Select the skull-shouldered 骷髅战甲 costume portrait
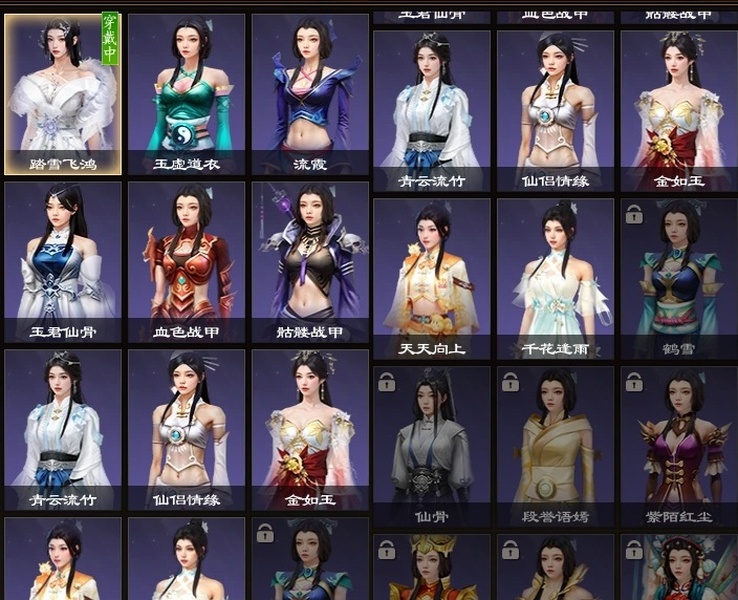 (x=310, y=262)
